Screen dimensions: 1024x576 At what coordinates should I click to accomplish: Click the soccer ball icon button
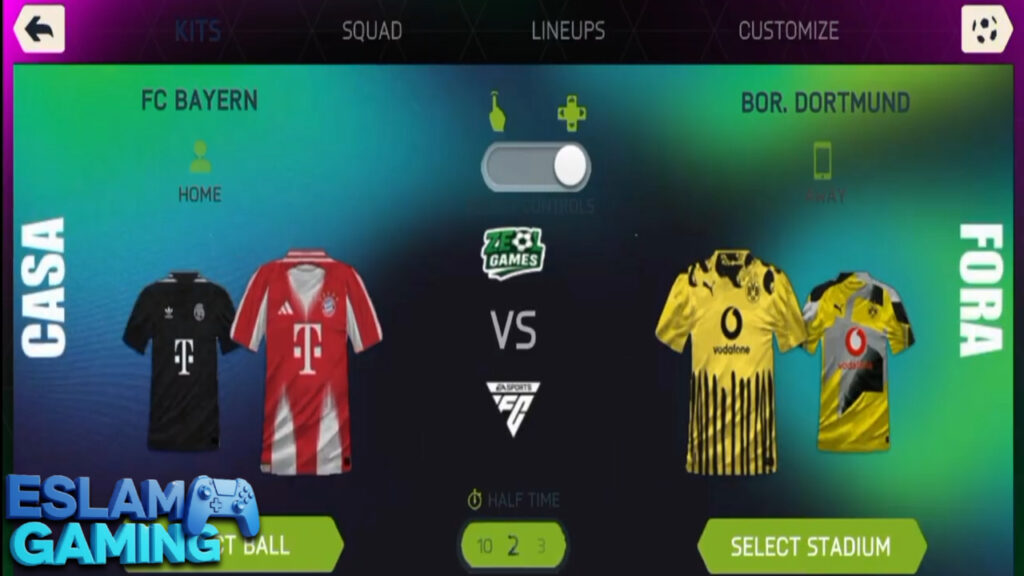tap(986, 29)
